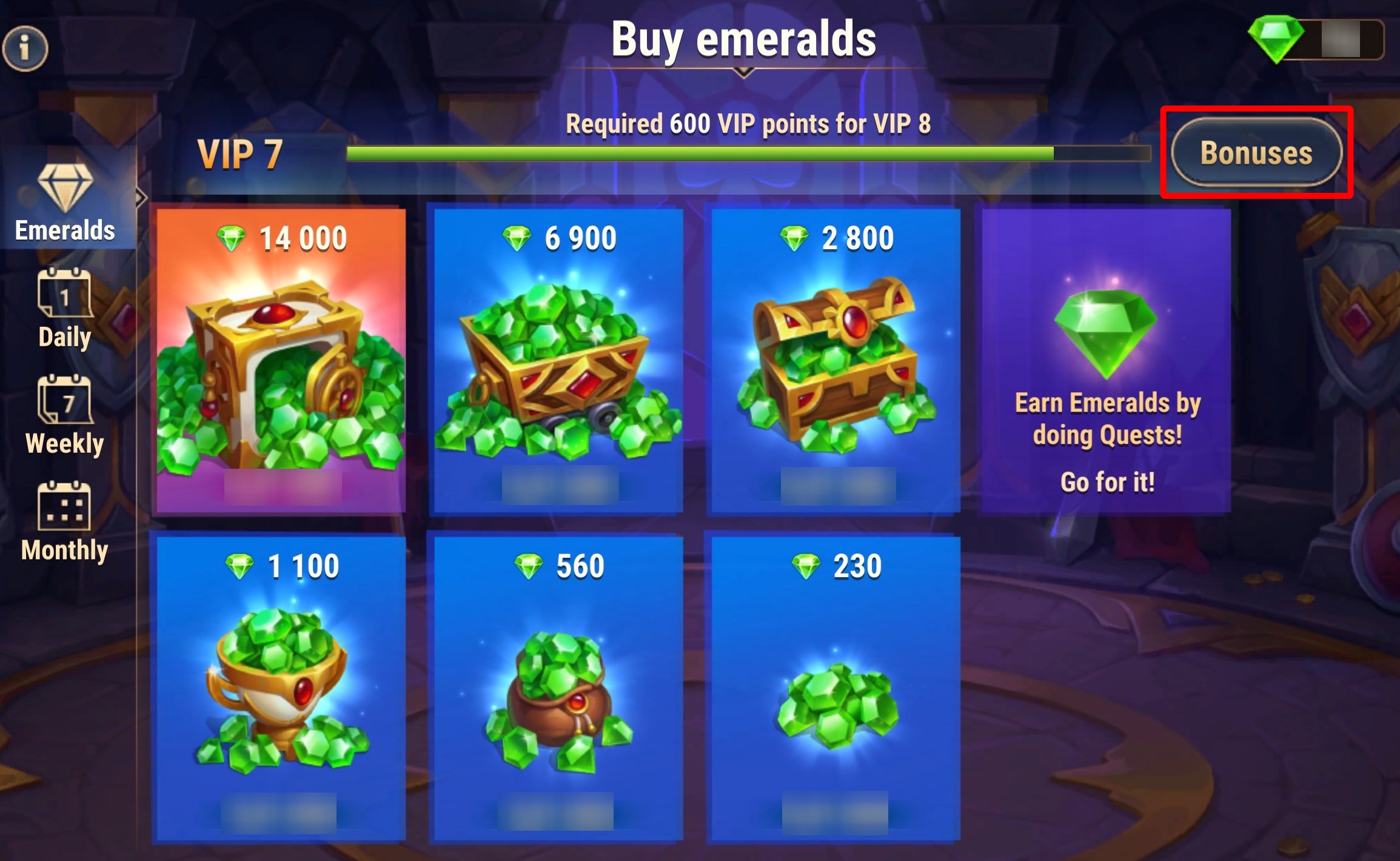Image resolution: width=1400 pixels, height=861 pixels.
Task: Open the Weekly offers tab
Action: click(65, 415)
